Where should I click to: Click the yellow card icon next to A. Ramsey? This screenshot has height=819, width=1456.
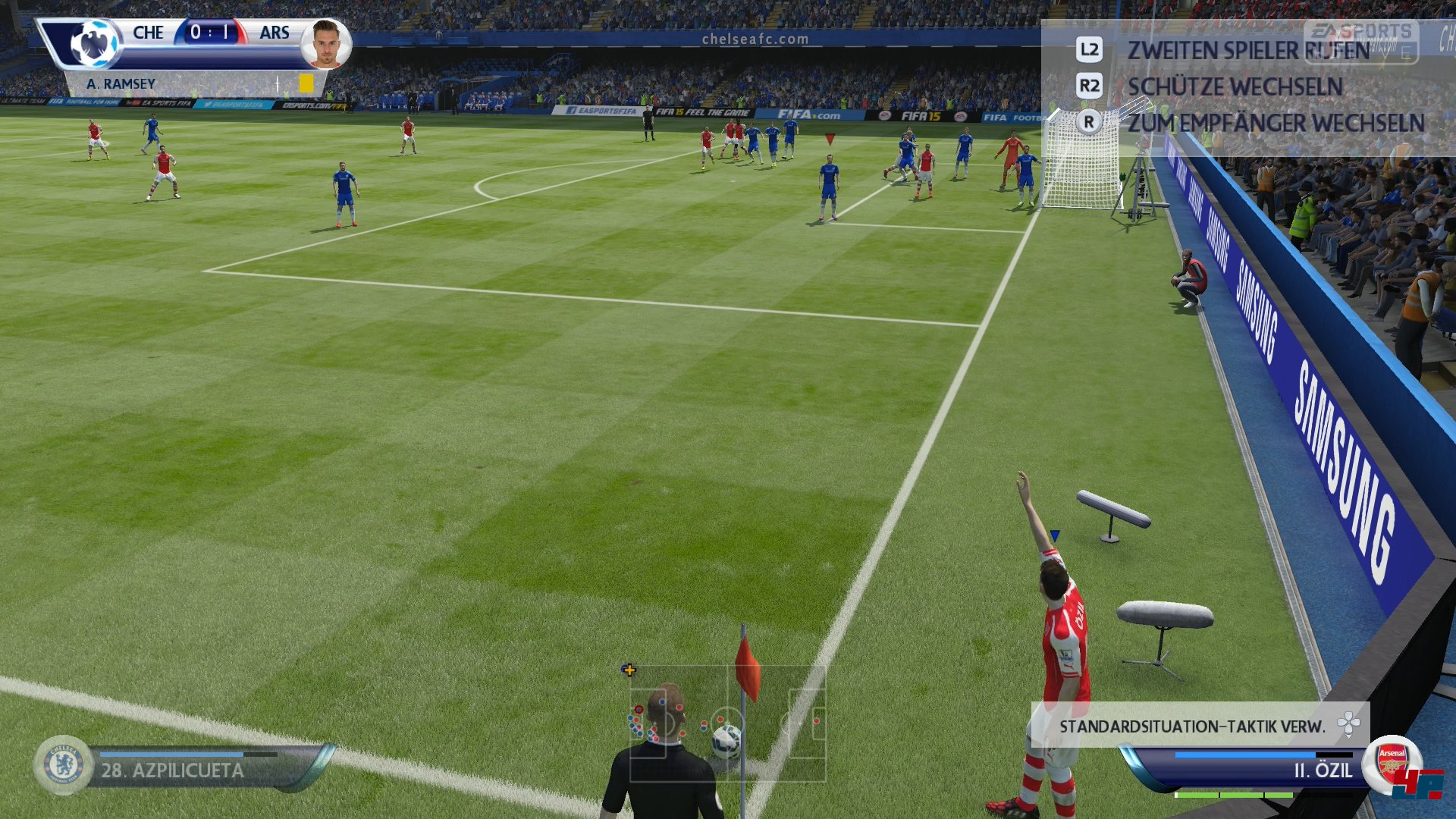pyautogui.click(x=306, y=83)
